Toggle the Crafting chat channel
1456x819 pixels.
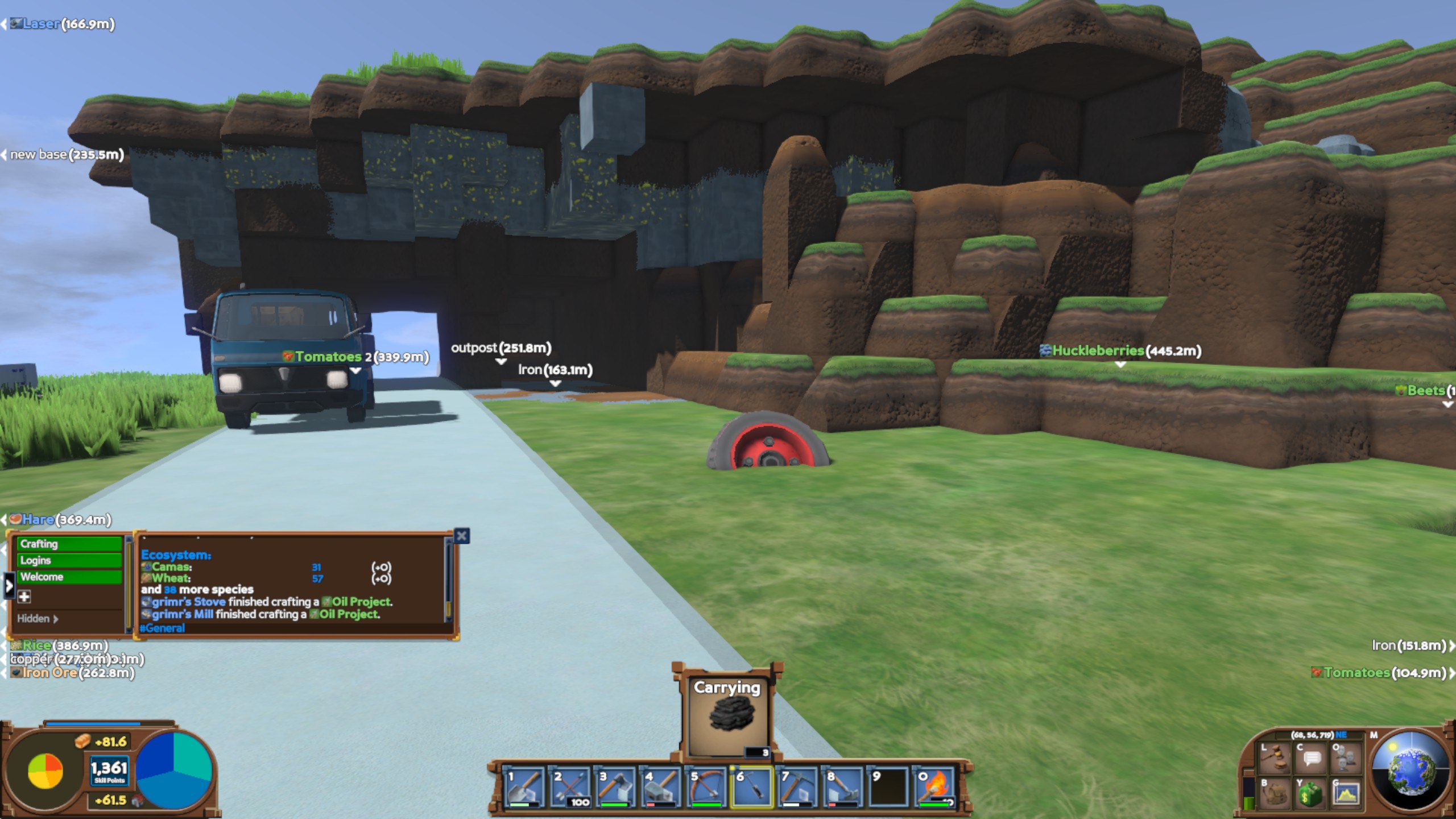(68, 544)
